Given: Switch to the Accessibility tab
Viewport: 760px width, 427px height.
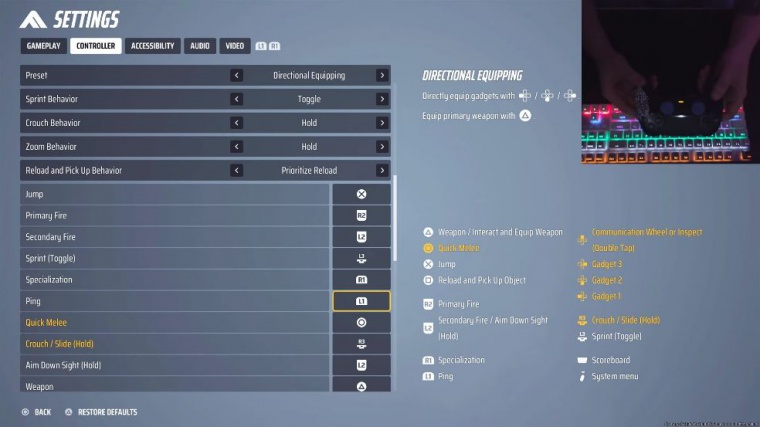Looking at the screenshot, I should click(x=153, y=46).
